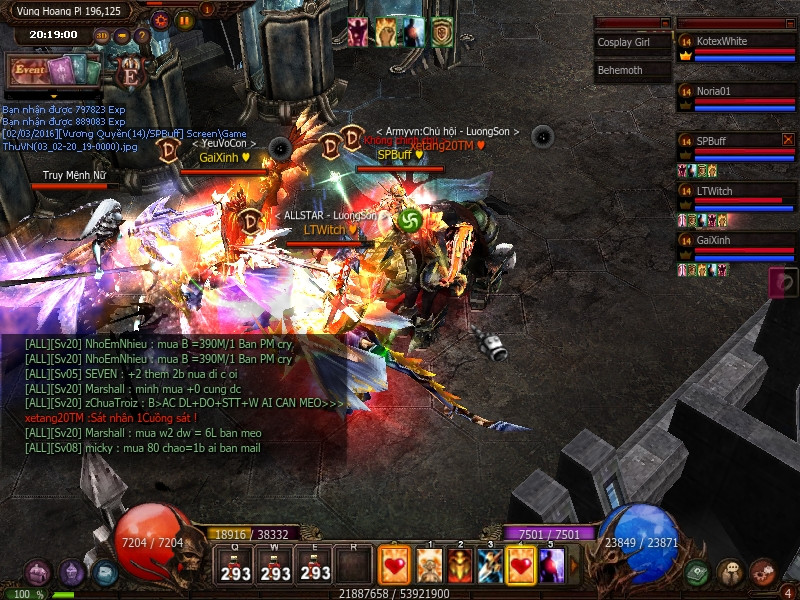Screen dimensions: 800x600
Task: Click the winged E emblem
Action: (129, 73)
